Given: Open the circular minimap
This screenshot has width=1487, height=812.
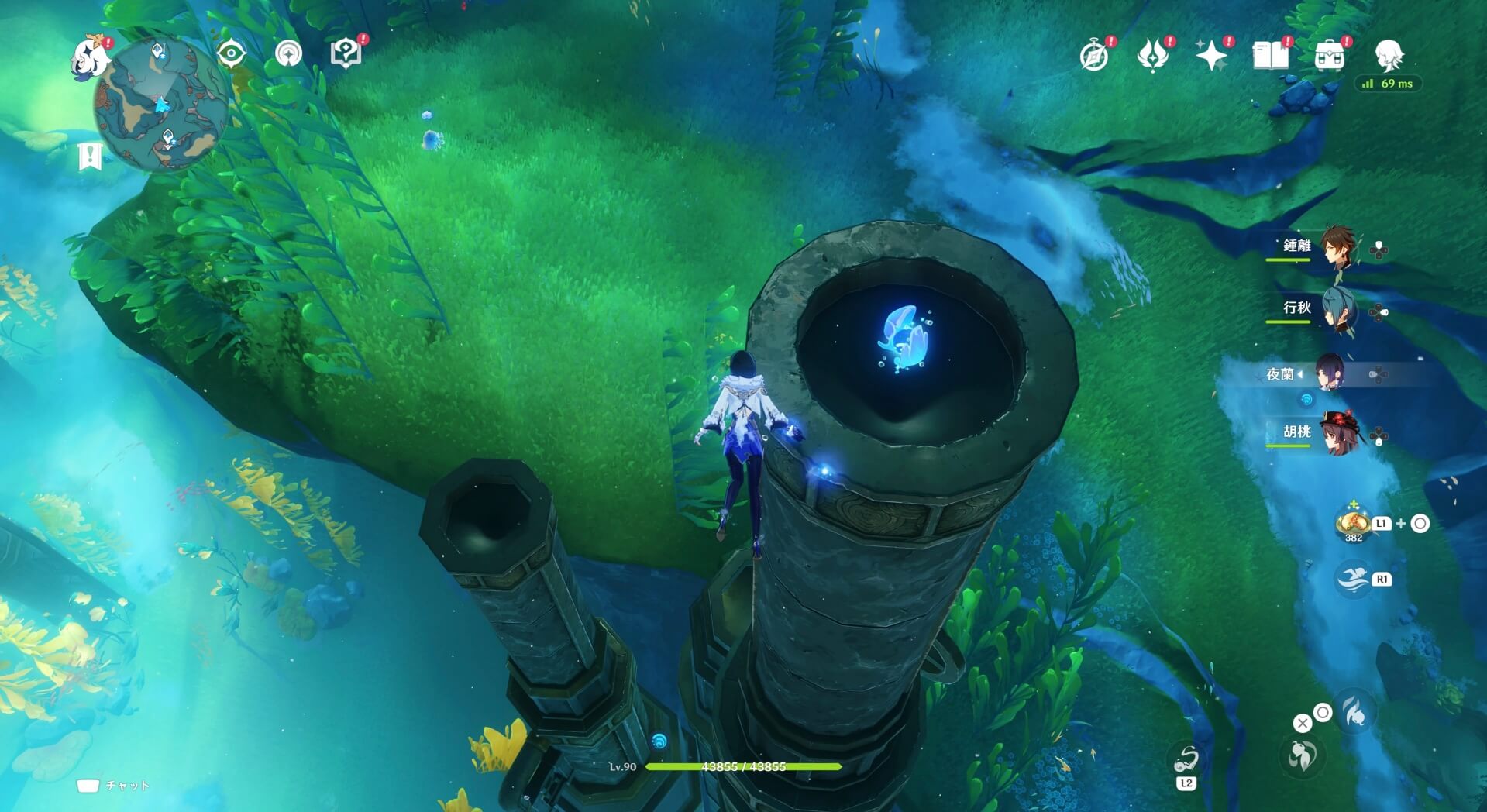Looking at the screenshot, I should pyautogui.click(x=161, y=106).
